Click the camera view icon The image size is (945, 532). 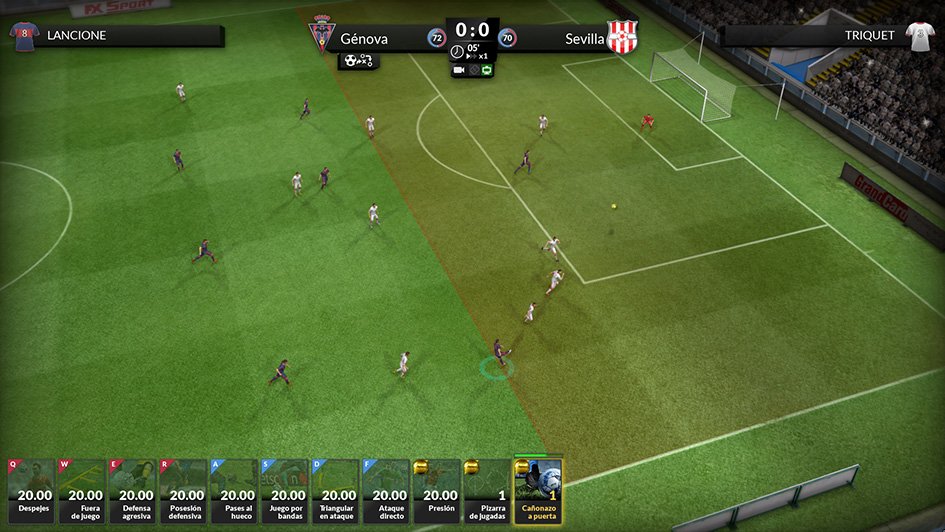(459, 71)
